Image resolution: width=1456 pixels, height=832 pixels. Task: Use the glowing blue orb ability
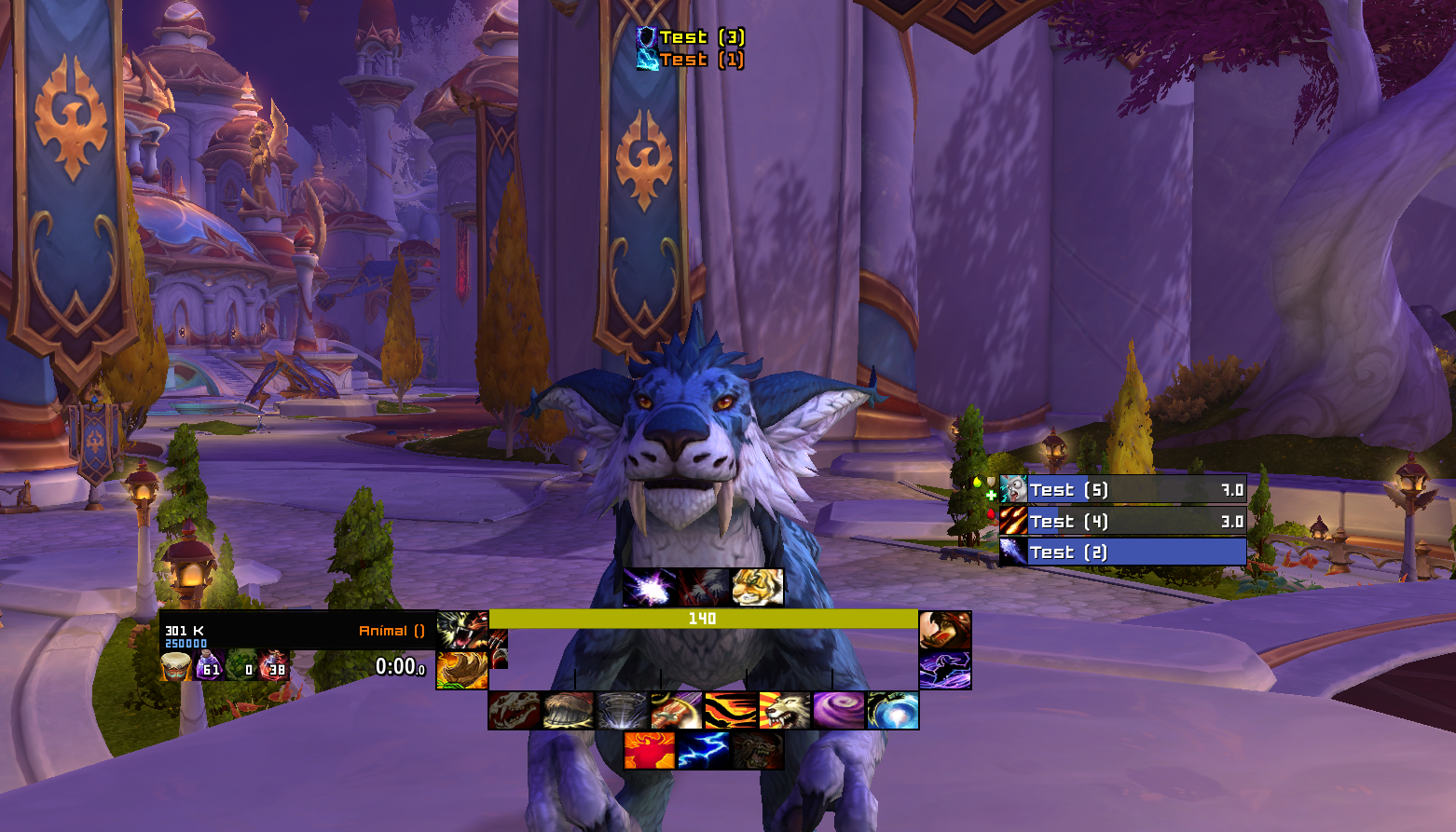(892, 711)
